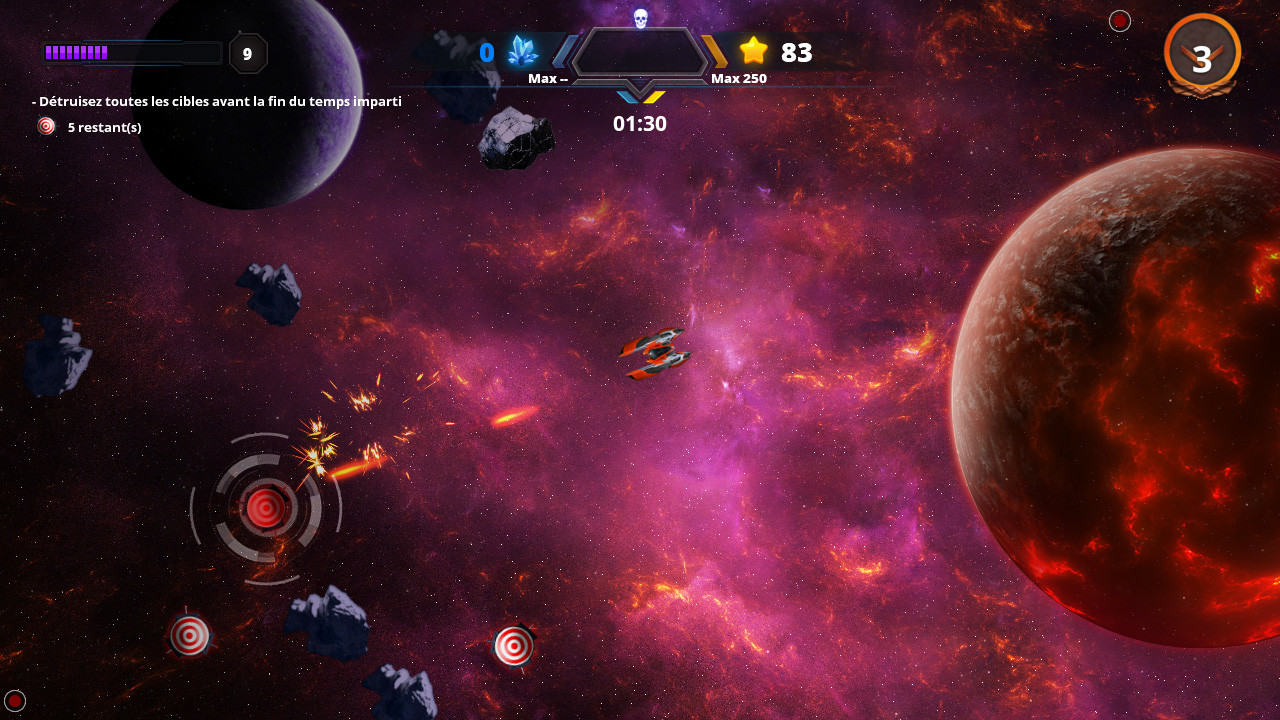Click the '5 restant(s)' counter label
Screen dimensions: 1280x720
[x=104, y=127]
